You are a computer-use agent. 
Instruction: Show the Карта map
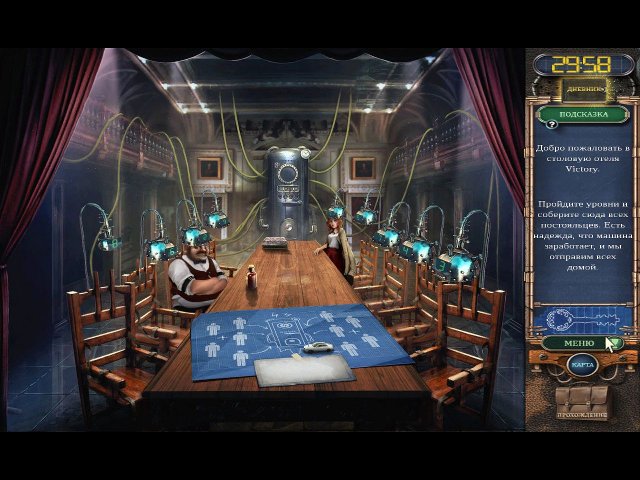[x=582, y=365]
